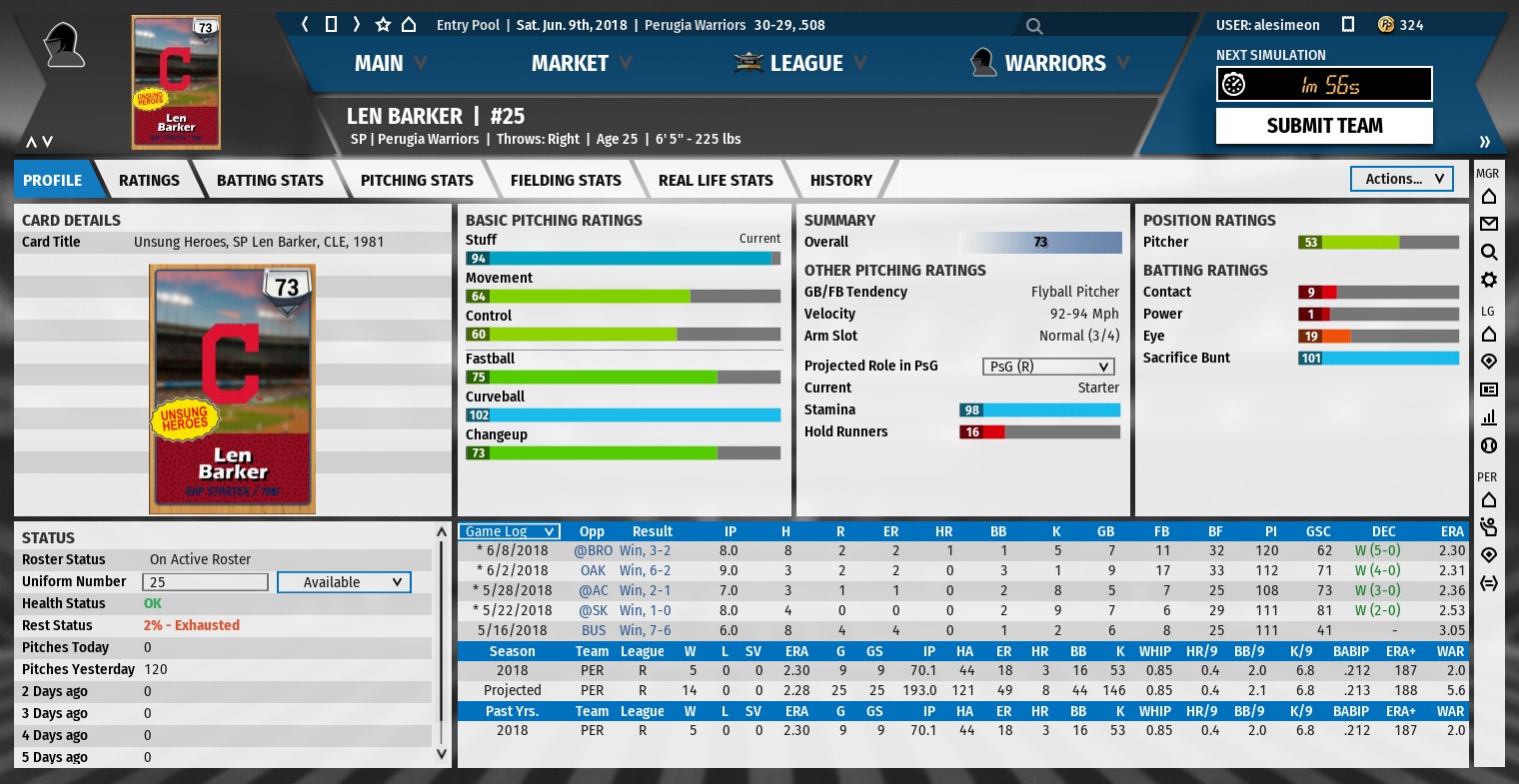The width and height of the screenshot is (1519, 784).
Task: Open the WARRIORS team menu
Action: pos(1053,64)
